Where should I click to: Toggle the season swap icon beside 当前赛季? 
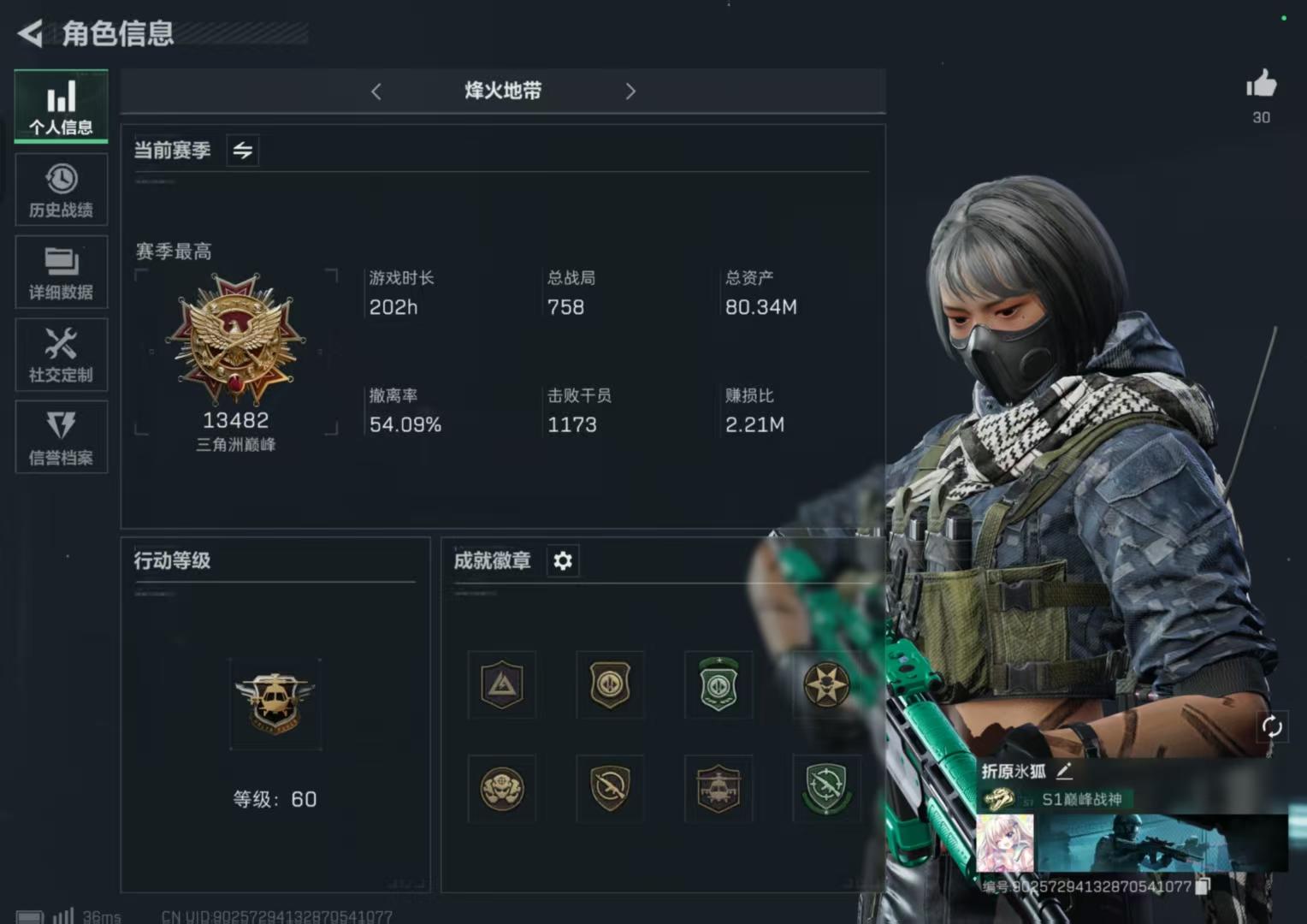tap(242, 150)
